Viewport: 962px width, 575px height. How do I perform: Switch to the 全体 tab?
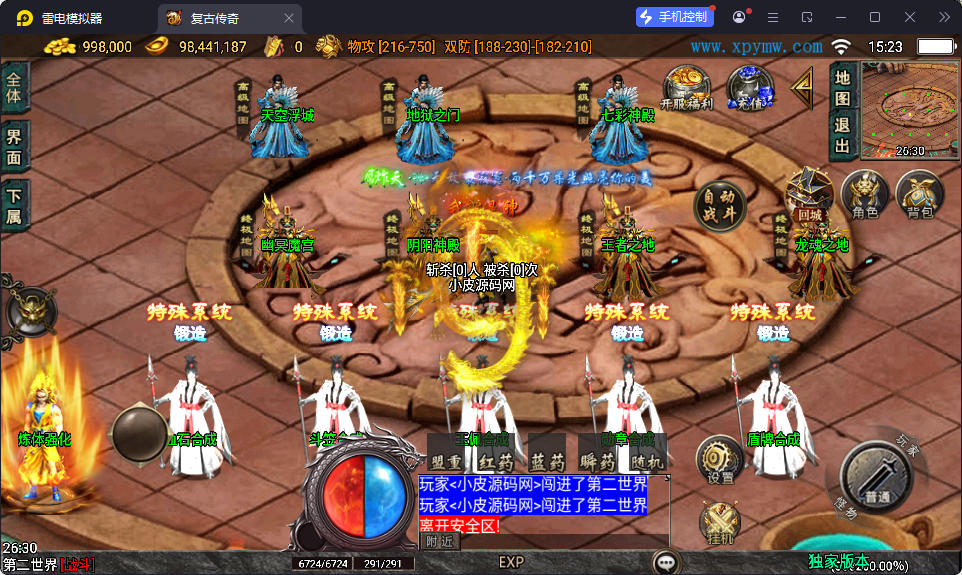(14, 88)
